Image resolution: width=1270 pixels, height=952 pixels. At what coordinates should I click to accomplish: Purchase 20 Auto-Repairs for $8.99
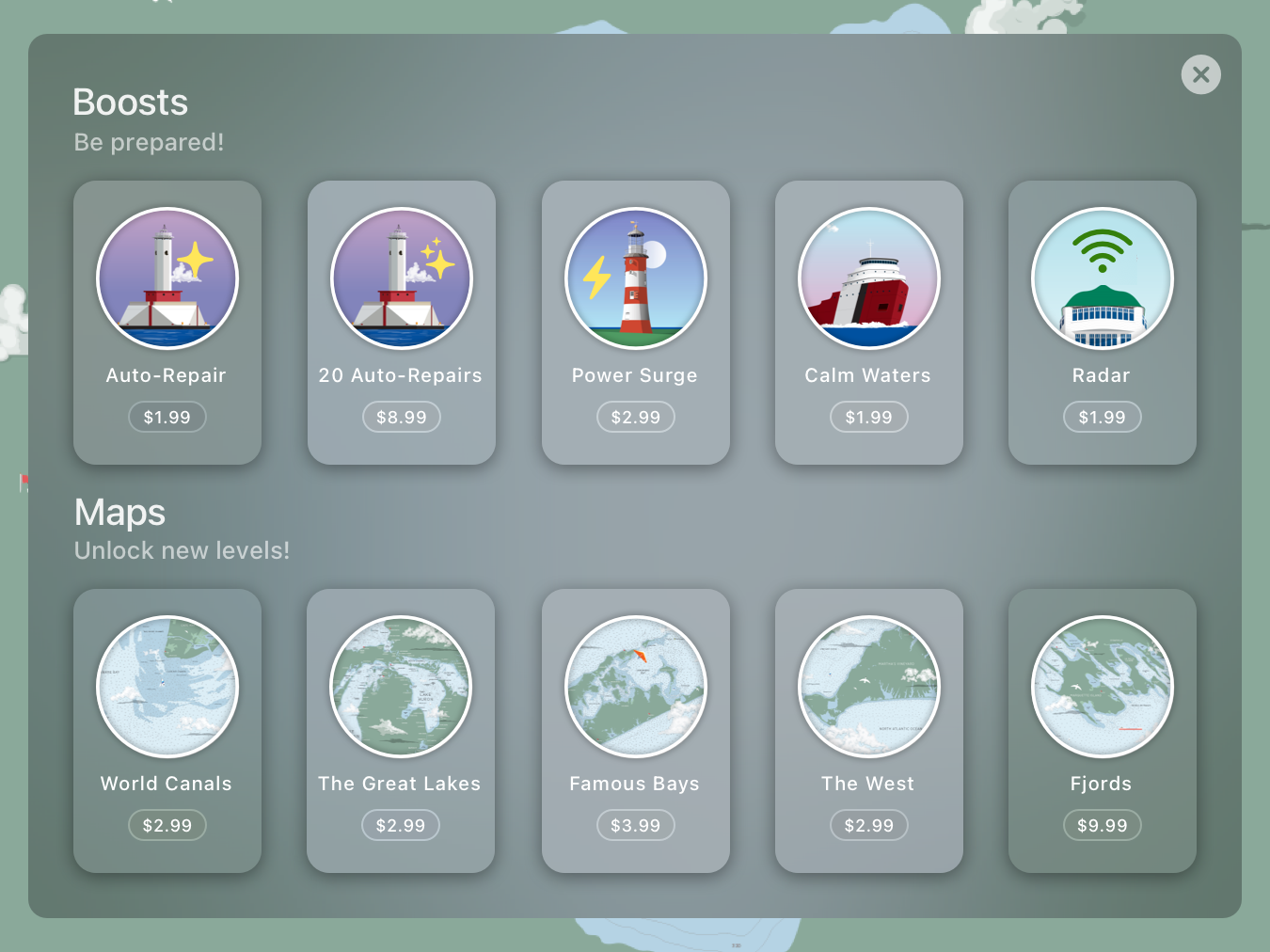pos(401,416)
